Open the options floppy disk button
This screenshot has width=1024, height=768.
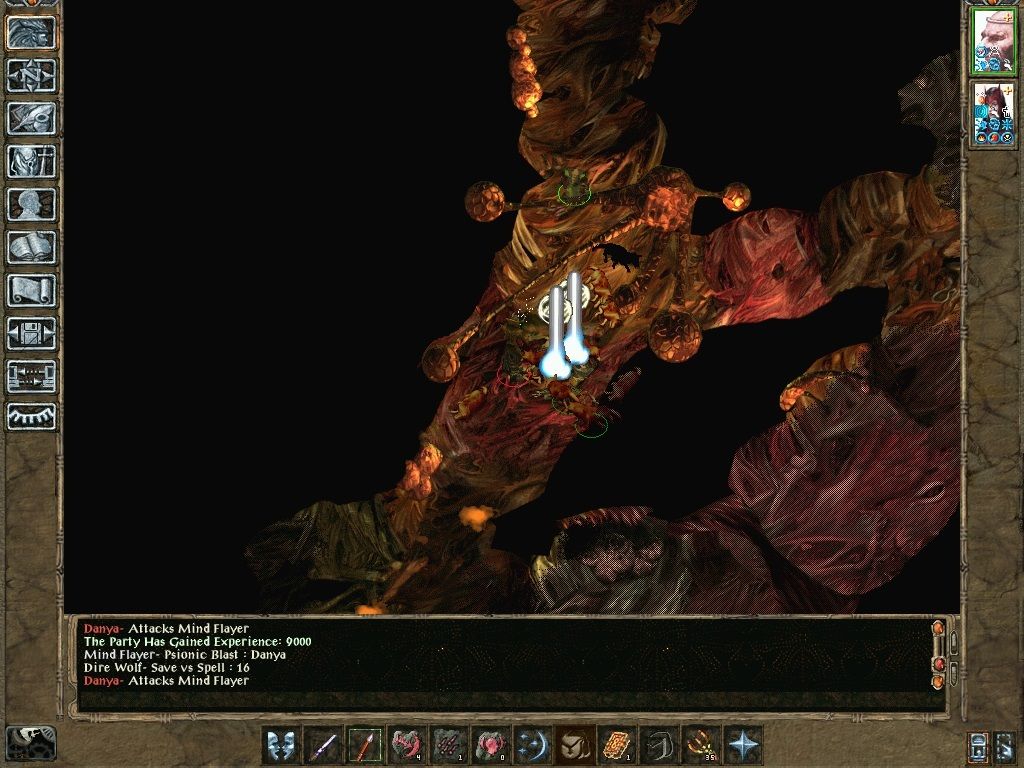(x=31, y=334)
